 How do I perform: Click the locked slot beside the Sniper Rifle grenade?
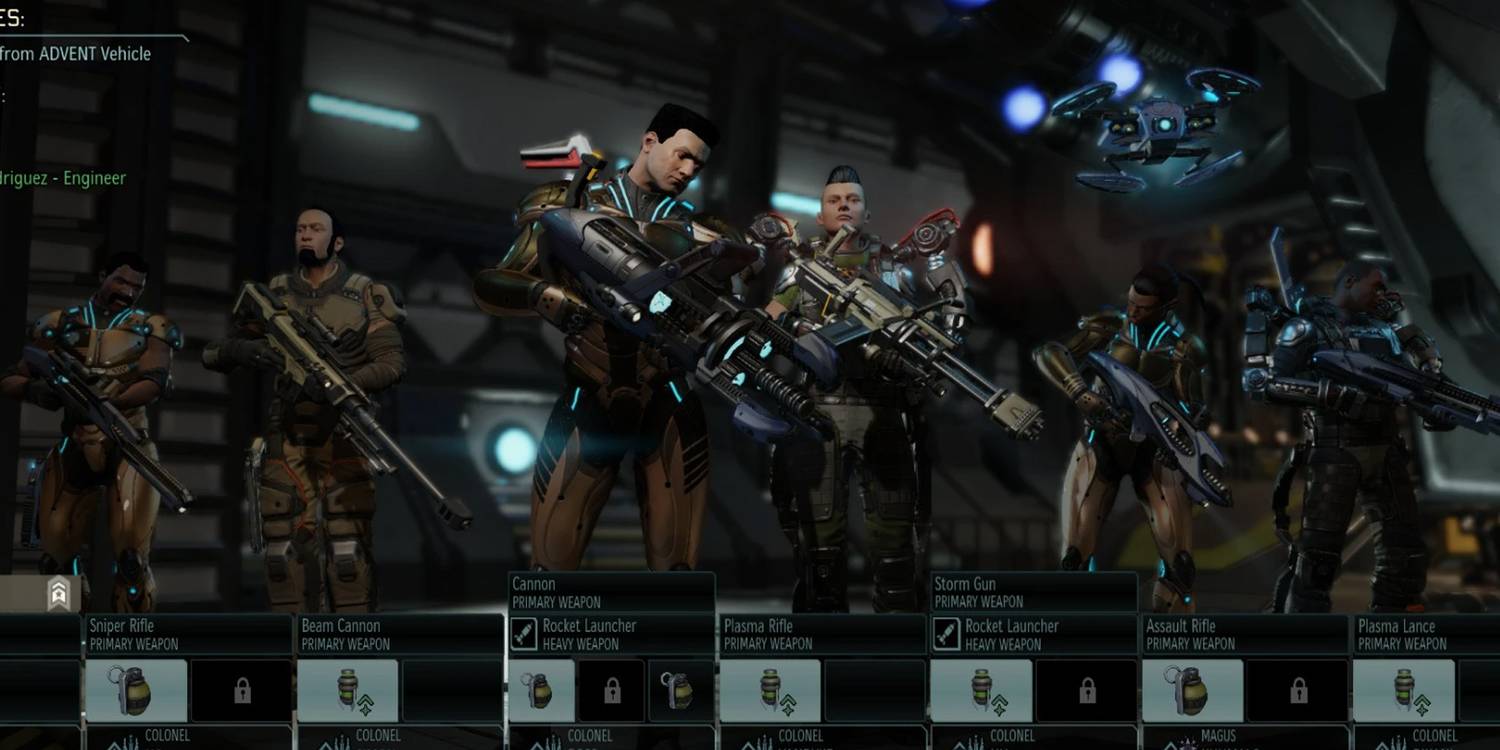pyautogui.click(x=240, y=688)
